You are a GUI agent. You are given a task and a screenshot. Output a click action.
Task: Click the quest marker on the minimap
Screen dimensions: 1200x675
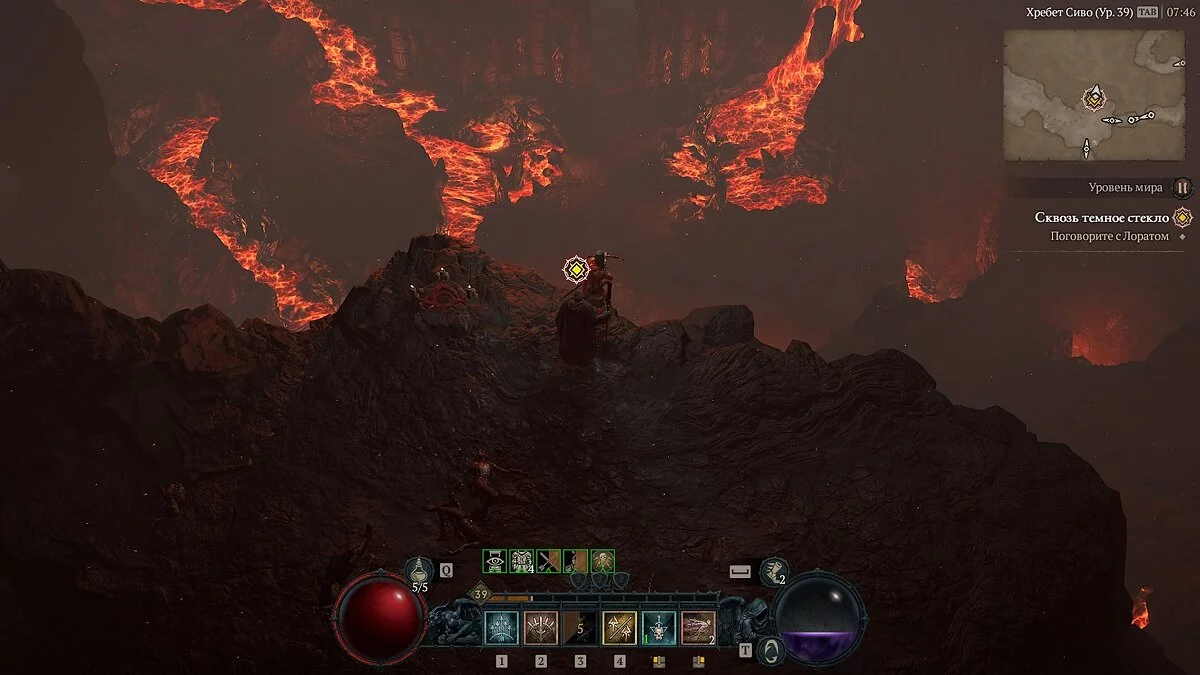click(x=1095, y=98)
